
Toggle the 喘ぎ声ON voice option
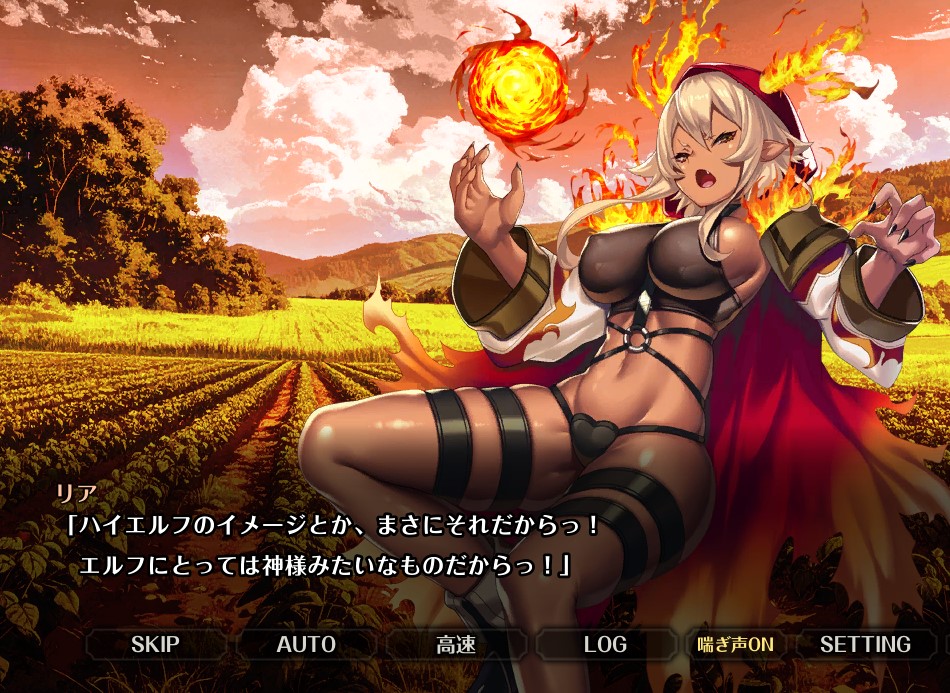[735, 644]
